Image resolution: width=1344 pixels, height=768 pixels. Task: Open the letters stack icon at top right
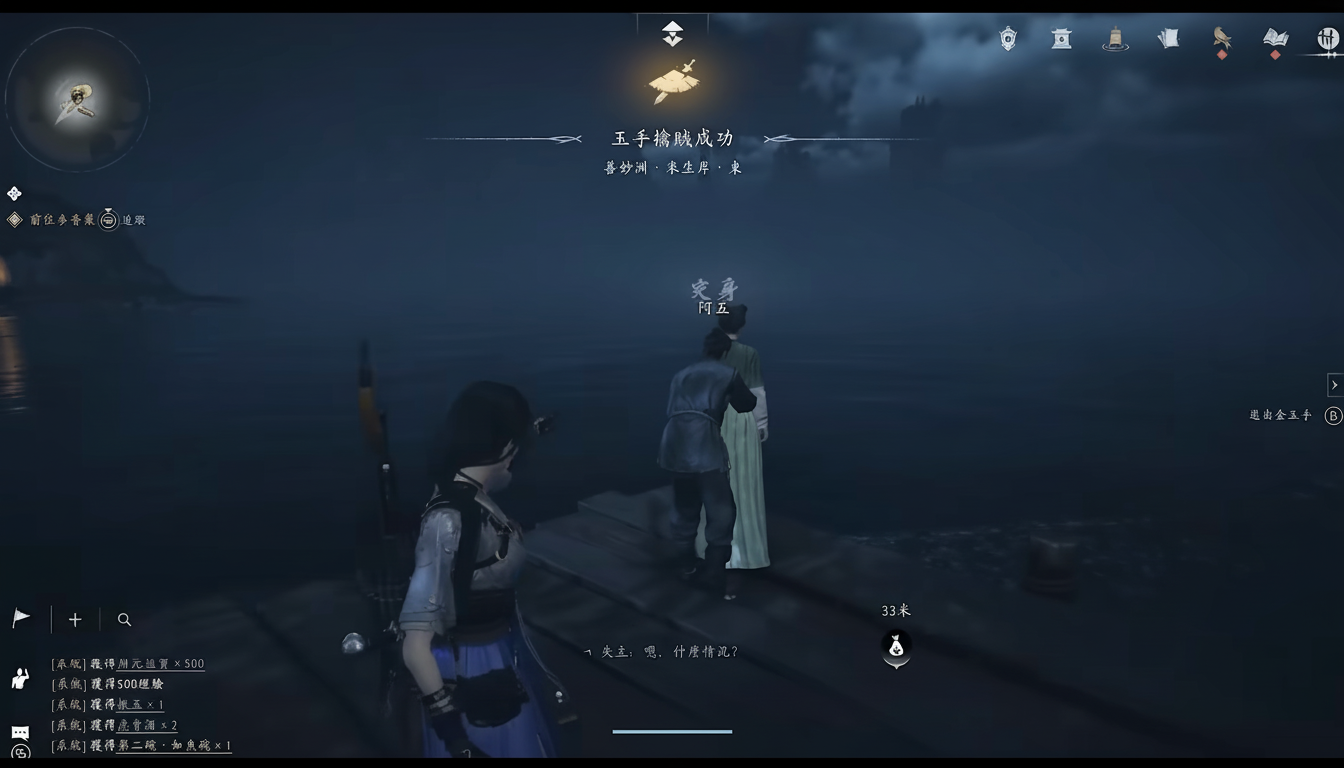click(x=1168, y=37)
